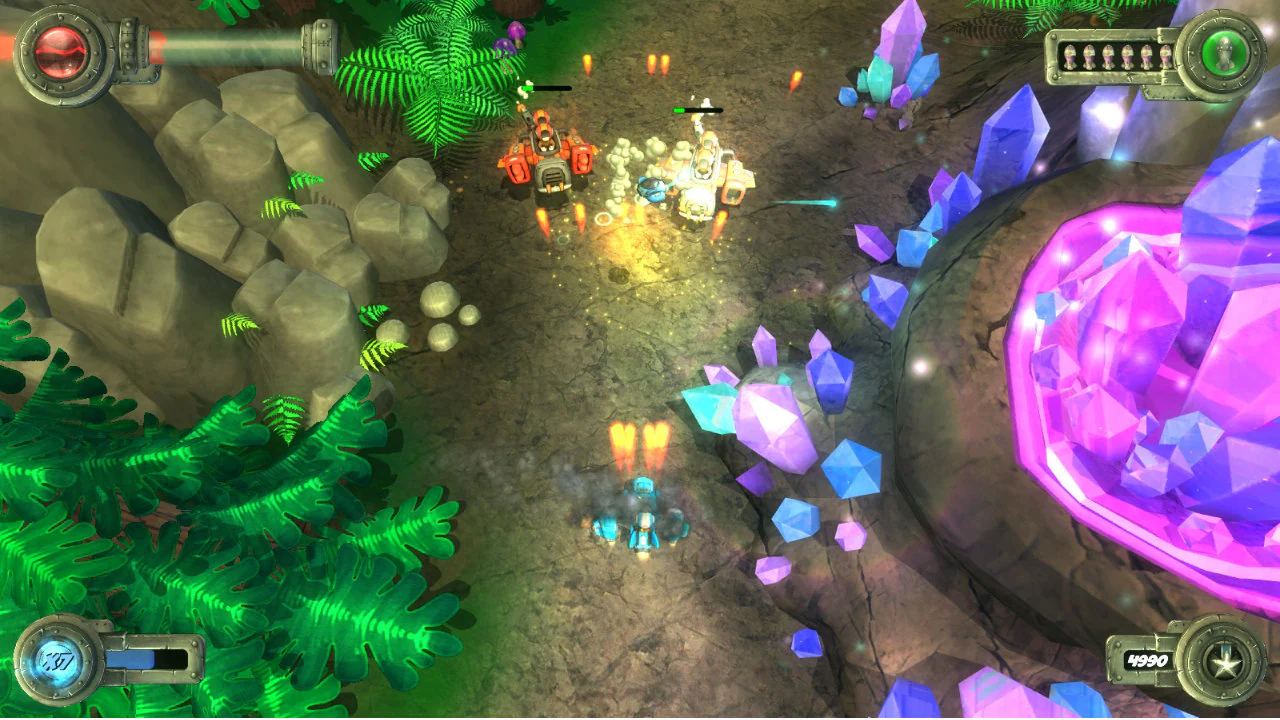Screen dimensions: 1280x720
Task: Select the first rocket icon in the lives counter
Action: [1073, 56]
